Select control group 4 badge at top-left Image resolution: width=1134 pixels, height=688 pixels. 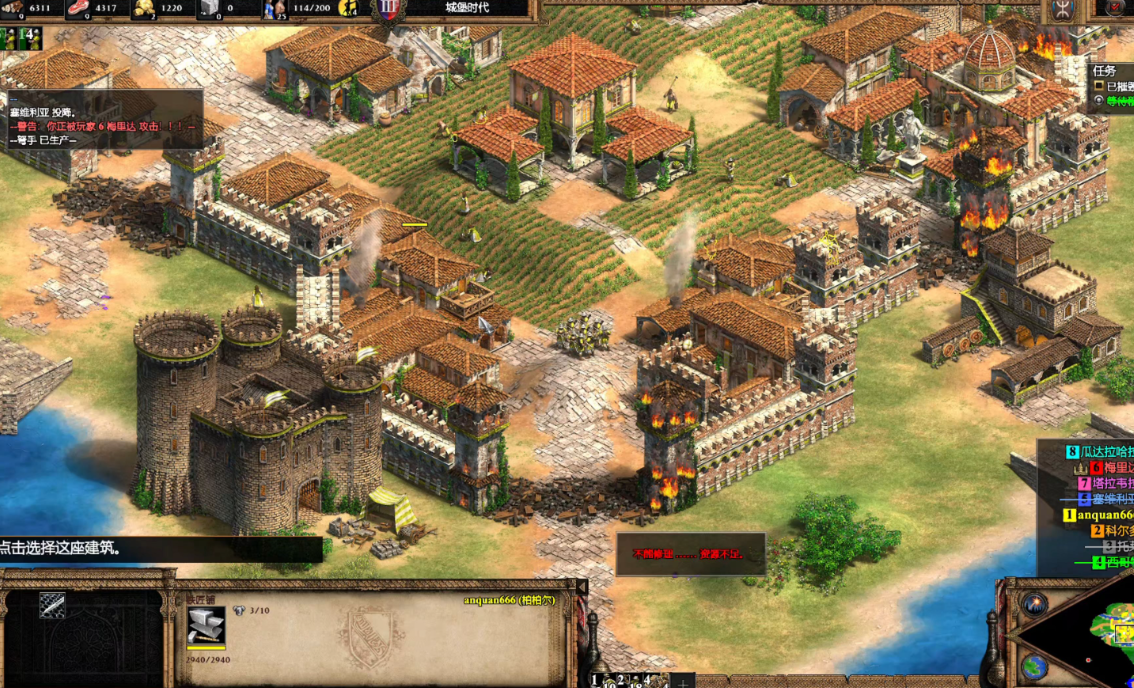27,38
